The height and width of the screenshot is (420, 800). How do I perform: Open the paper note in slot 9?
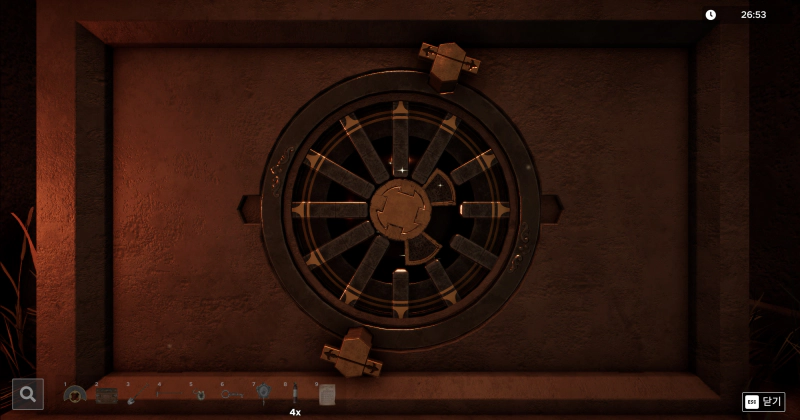(326, 396)
